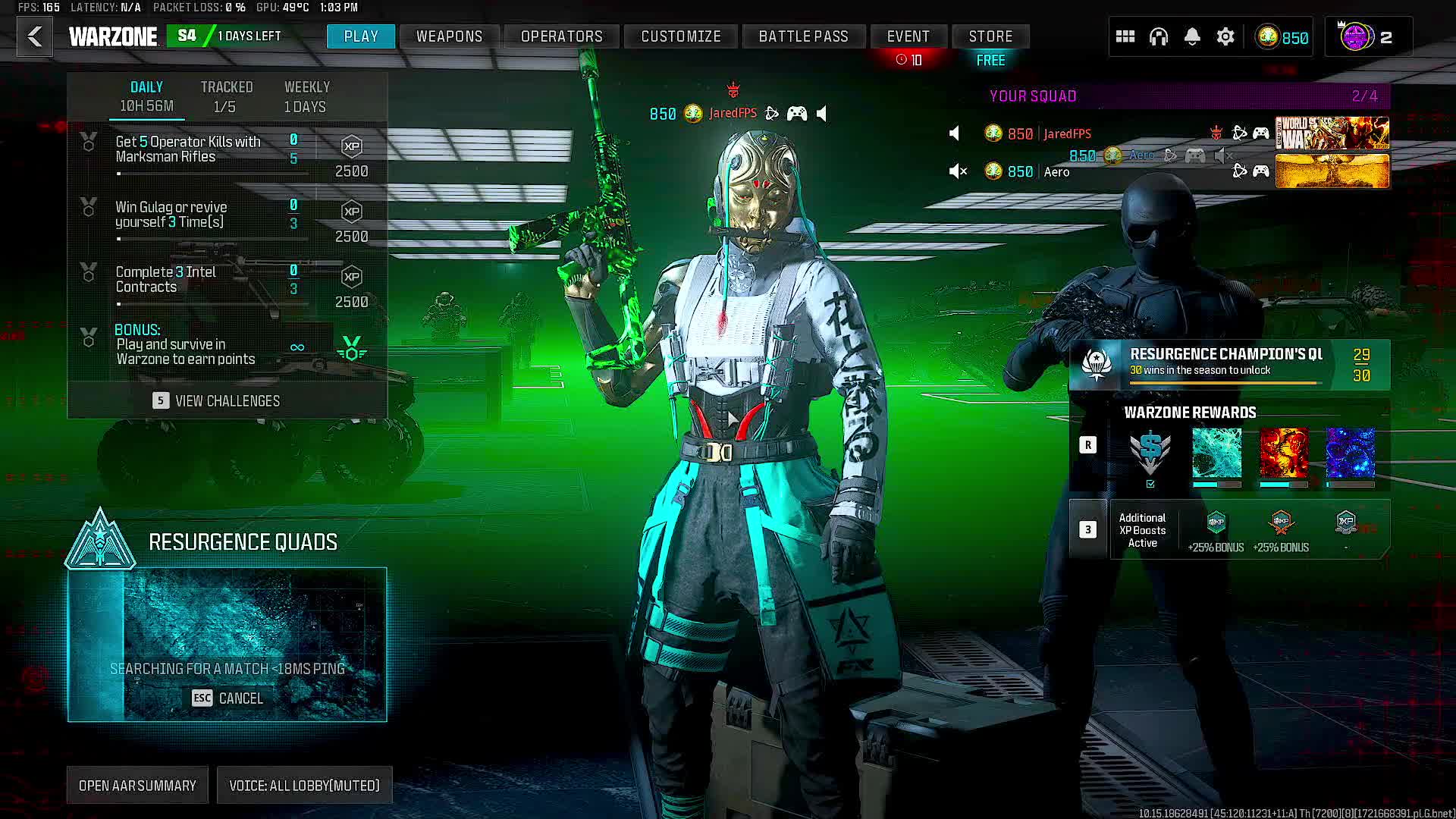Open the Operators tab
This screenshot has height=819, width=1456.
click(x=561, y=36)
